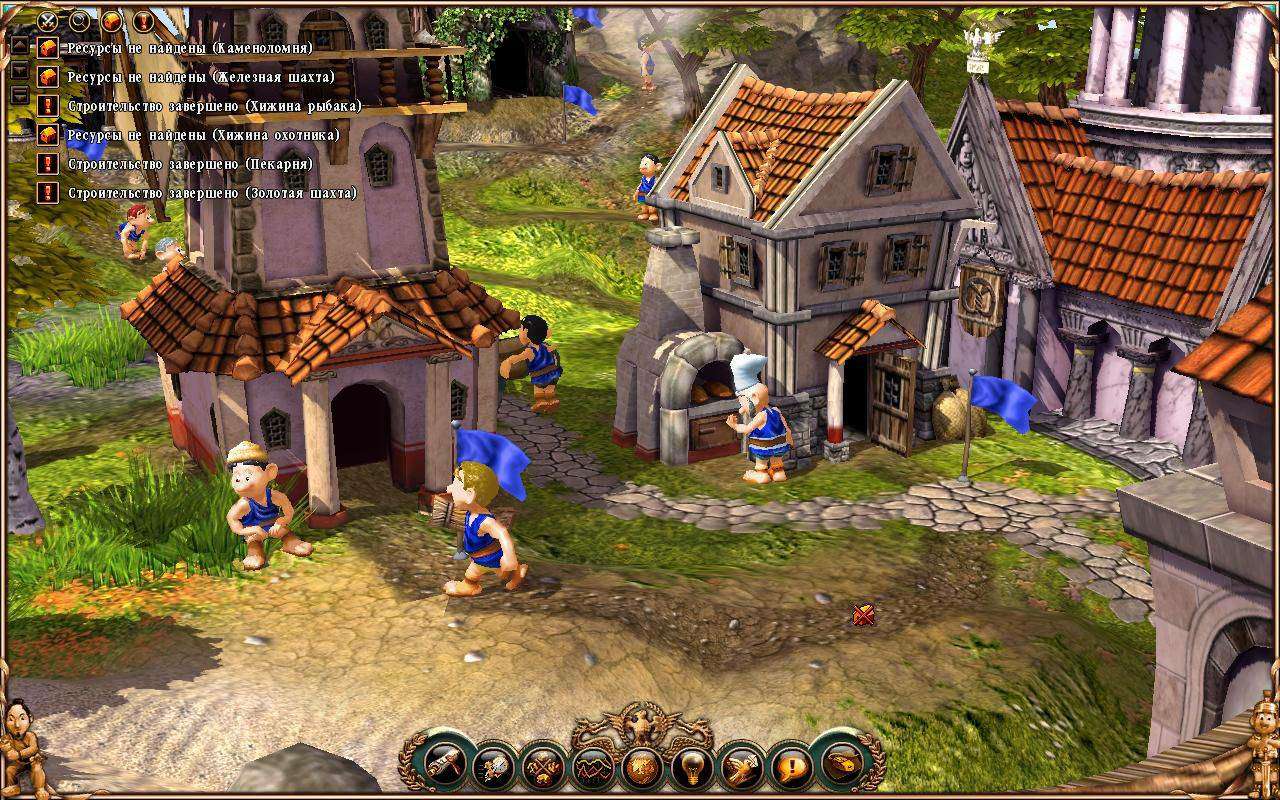Image resolution: width=1280 pixels, height=800 pixels.
Task: Select the round golden shield button
Action: [x=640, y=768]
